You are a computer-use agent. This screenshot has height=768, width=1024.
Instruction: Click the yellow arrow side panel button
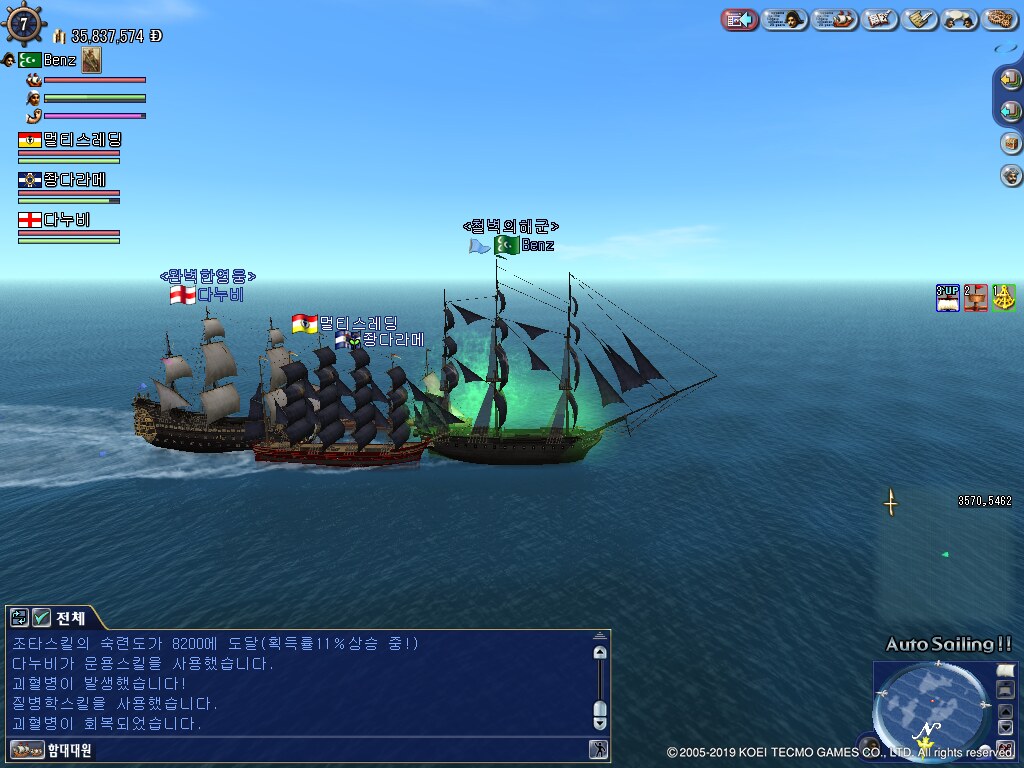pyautogui.click(x=1011, y=80)
